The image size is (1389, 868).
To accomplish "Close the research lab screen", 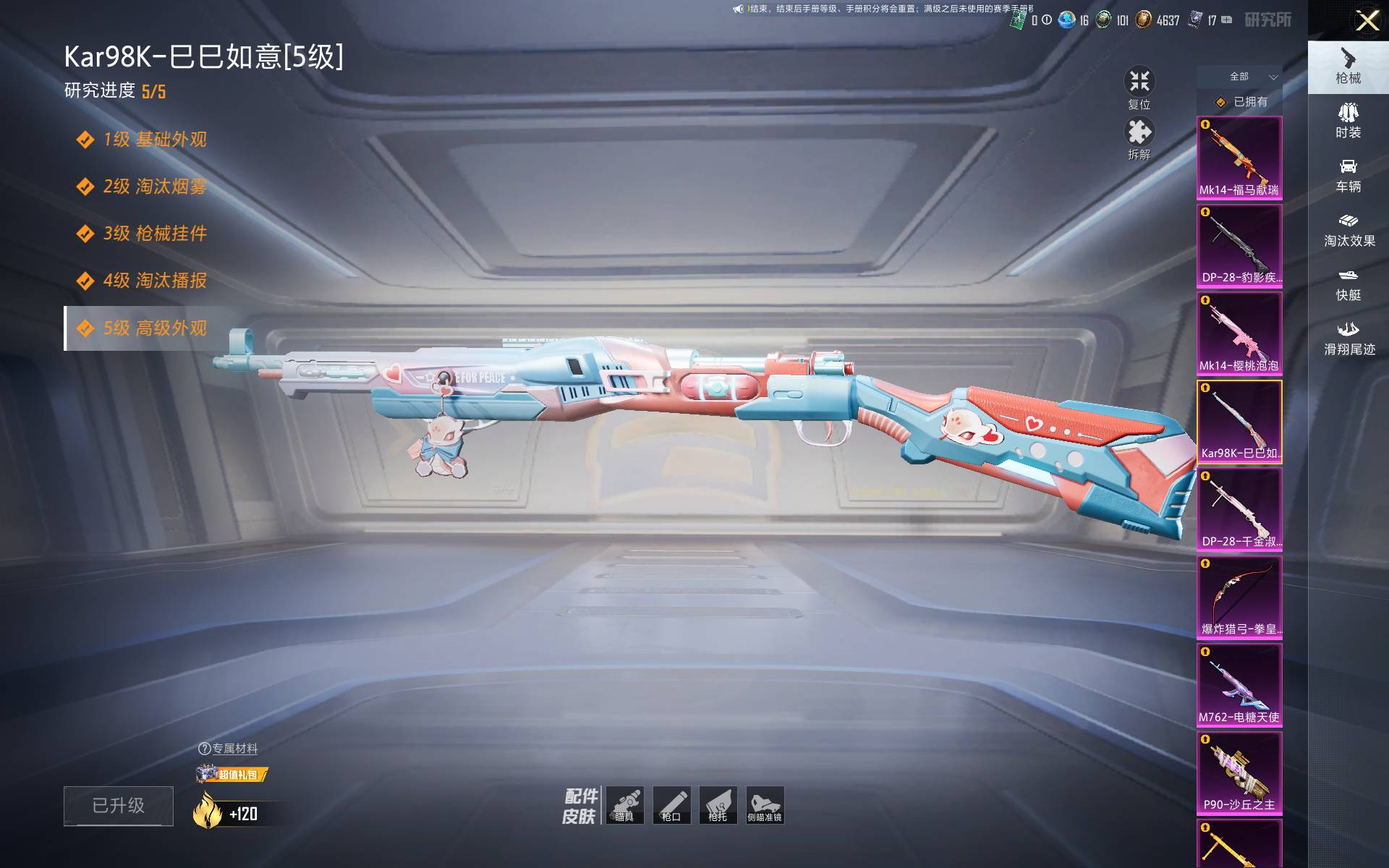I will (1367, 20).
